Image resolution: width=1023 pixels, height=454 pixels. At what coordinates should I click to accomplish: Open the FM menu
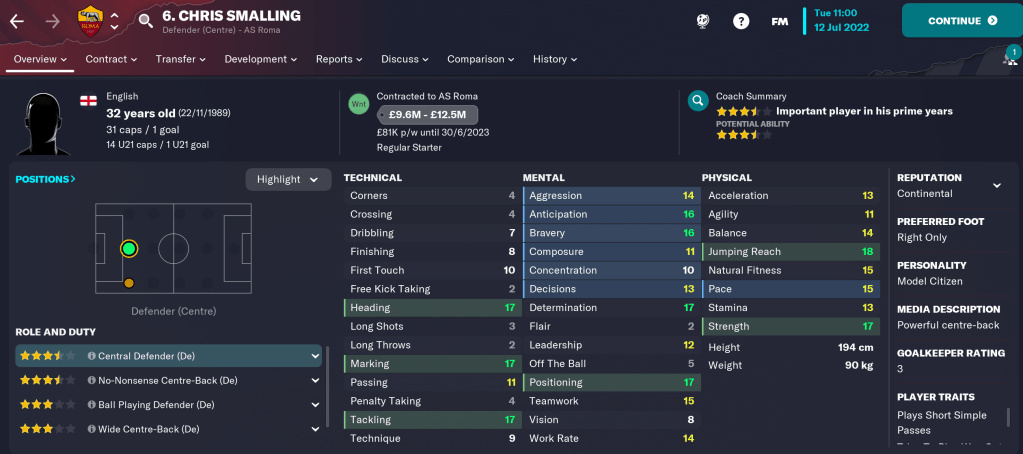click(x=780, y=20)
